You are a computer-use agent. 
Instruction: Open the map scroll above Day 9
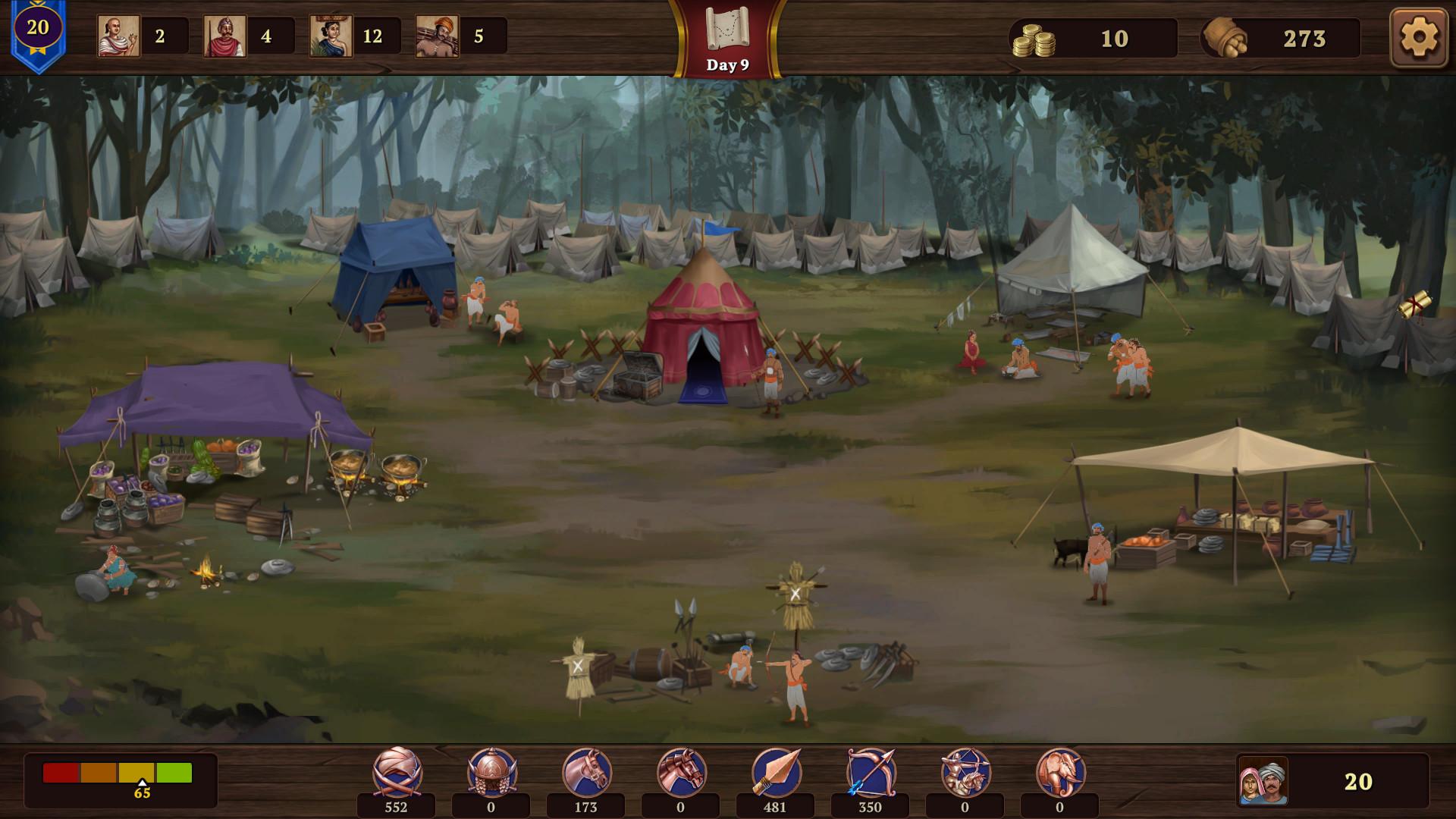click(x=727, y=29)
